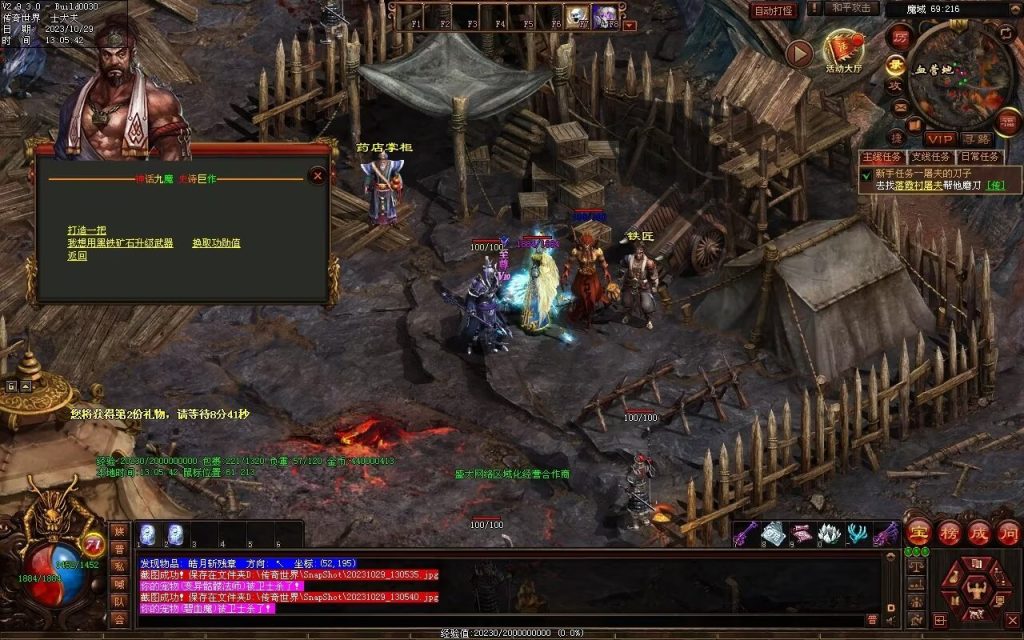Switch the 和平攻击 attack mode
Viewport: 1024px width, 640px height.
(x=853, y=9)
